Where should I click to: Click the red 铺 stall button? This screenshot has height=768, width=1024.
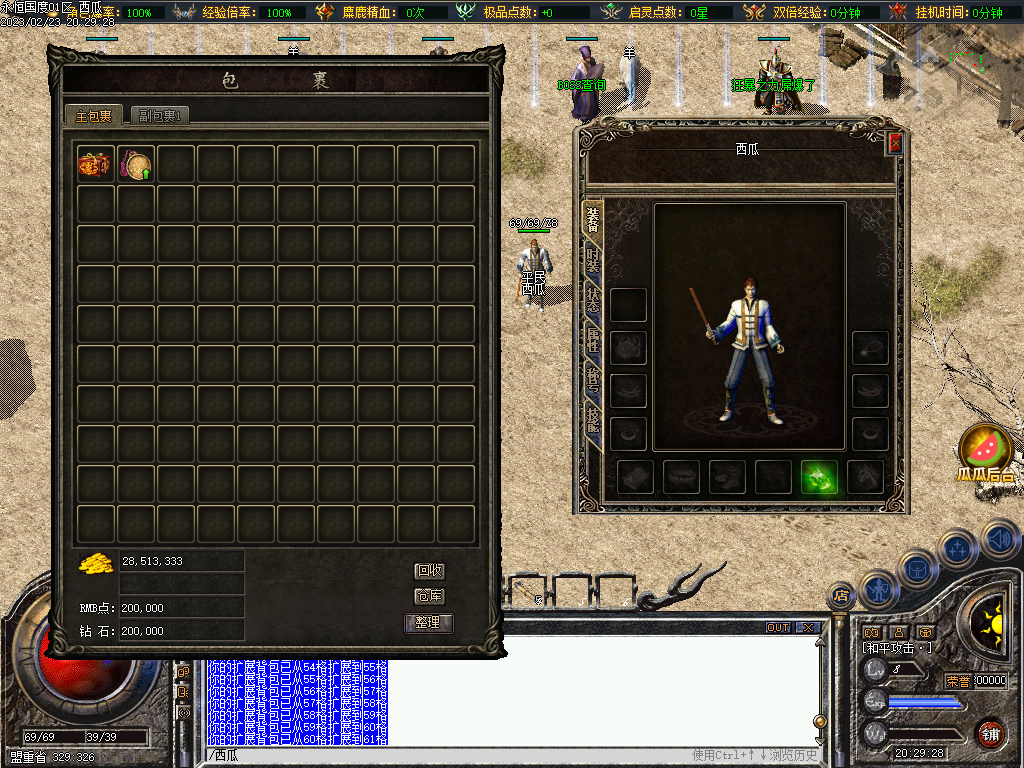coord(990,733)
